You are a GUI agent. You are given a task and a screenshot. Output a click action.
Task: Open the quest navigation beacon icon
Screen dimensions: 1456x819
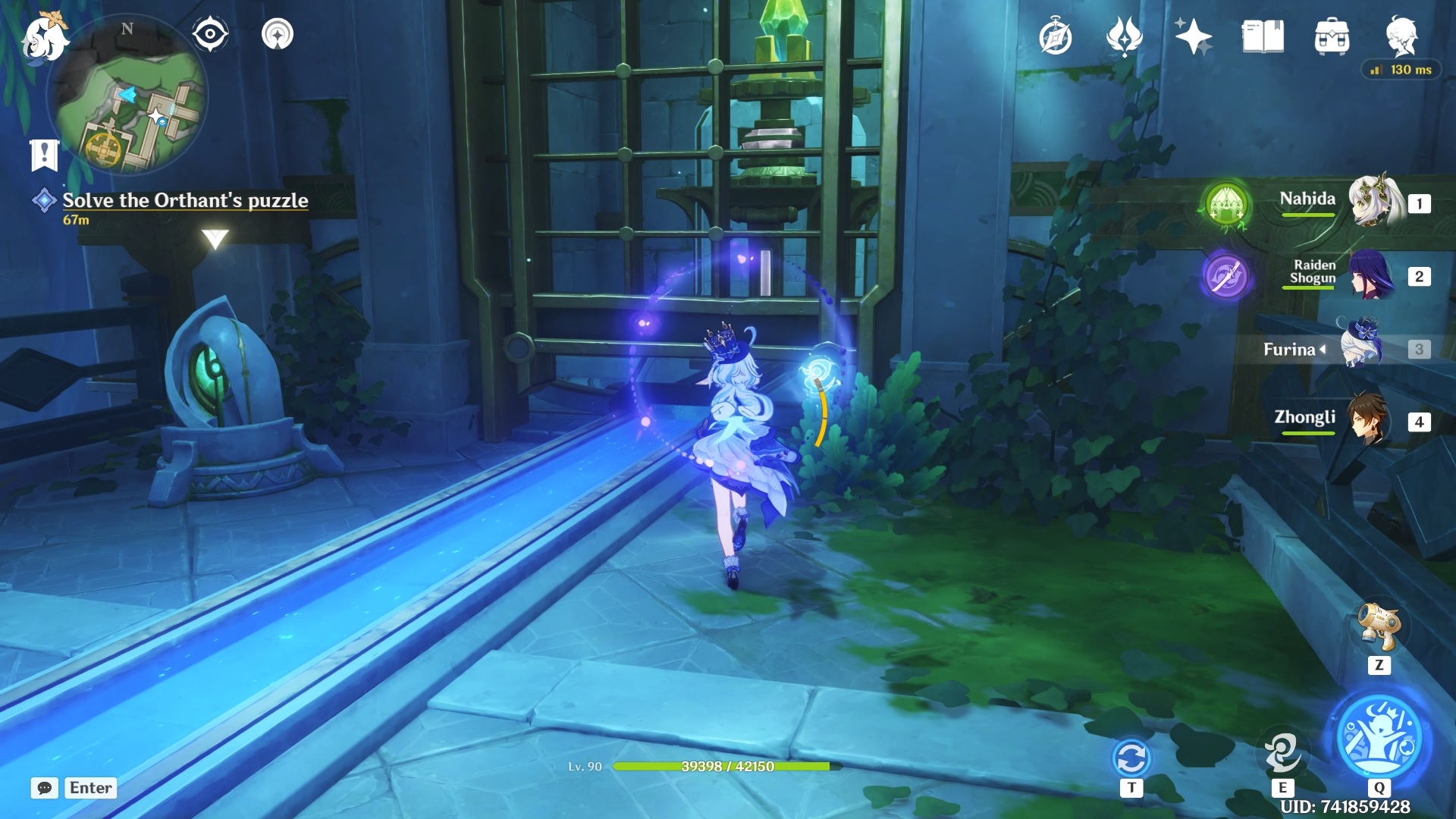(278, 34)
